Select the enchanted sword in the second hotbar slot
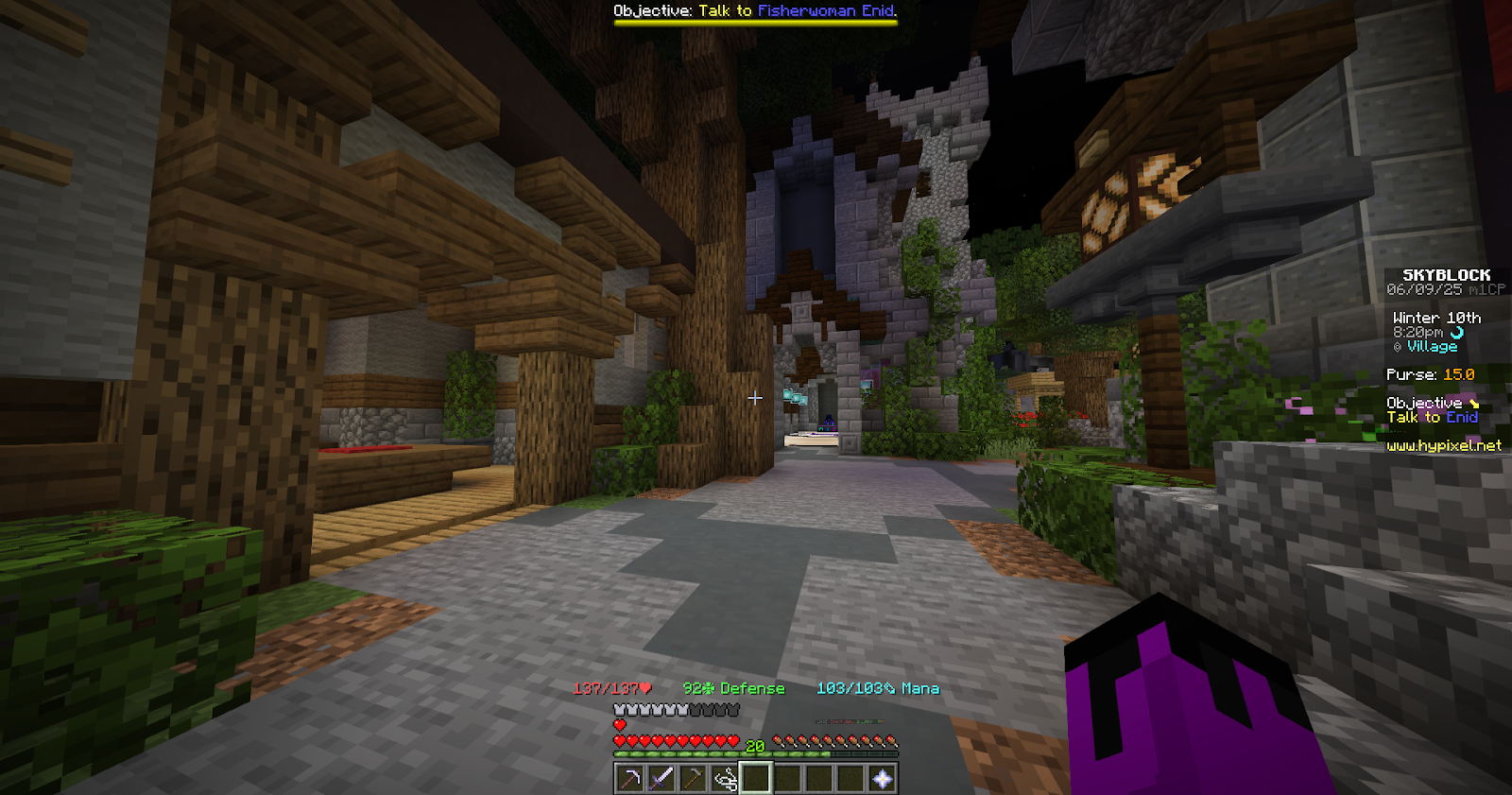The image size is (1512, 795). [661, 778]
